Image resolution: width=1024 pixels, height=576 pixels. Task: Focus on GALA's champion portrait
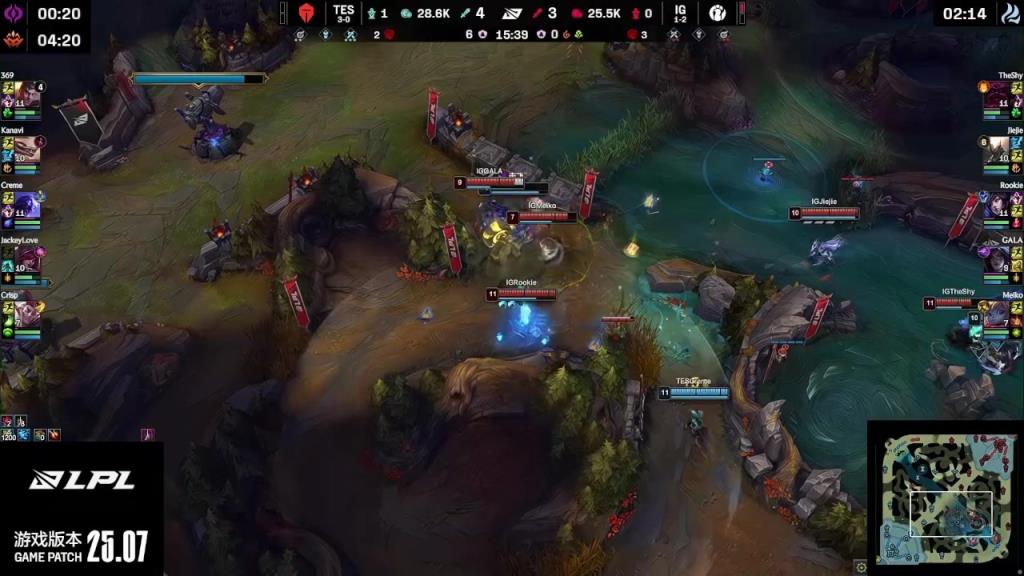(x=997, y=260)
